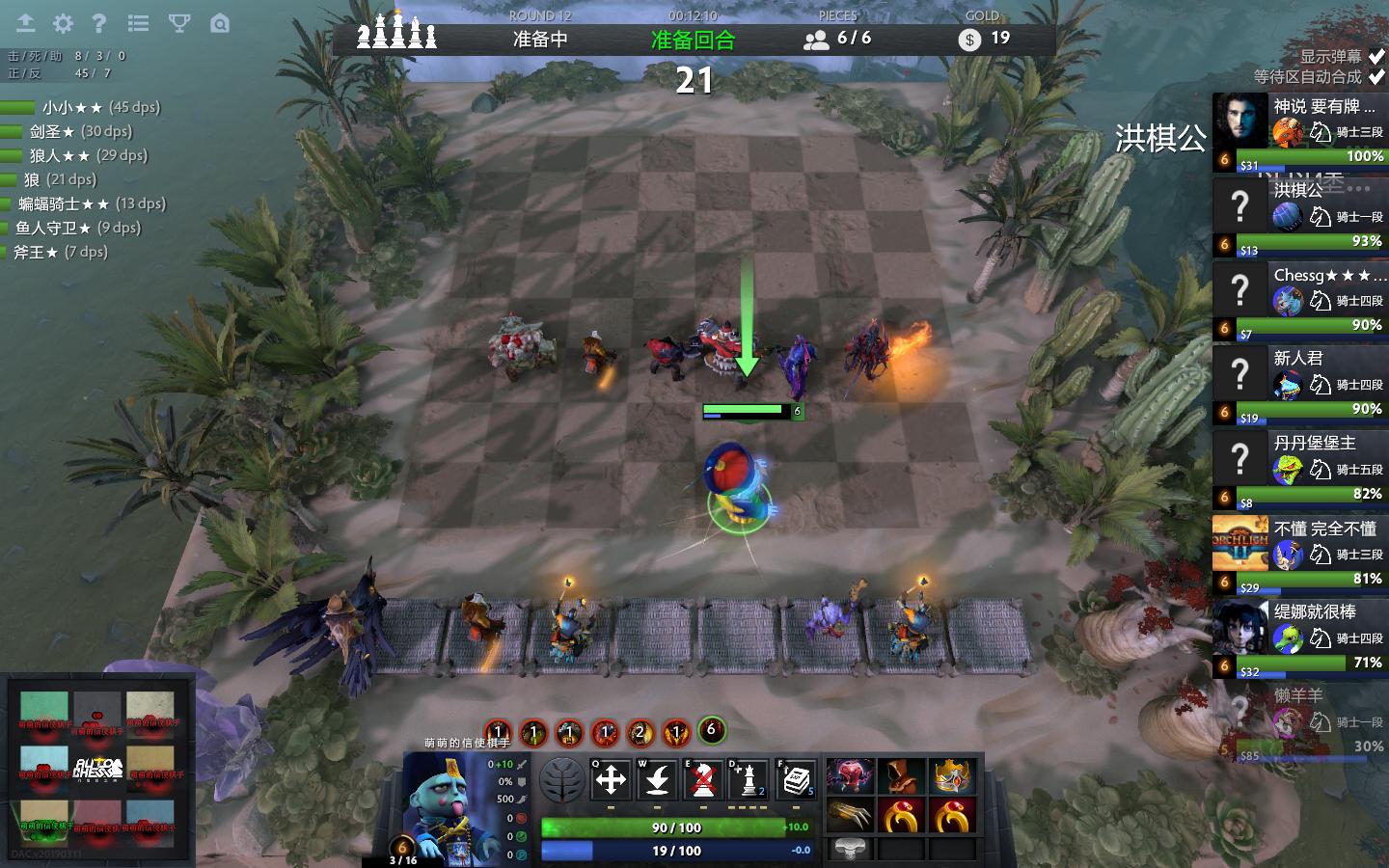This screenshot has width=1389, height=868.
Task: Activate the recall piece ability
Action: [658, 779]
